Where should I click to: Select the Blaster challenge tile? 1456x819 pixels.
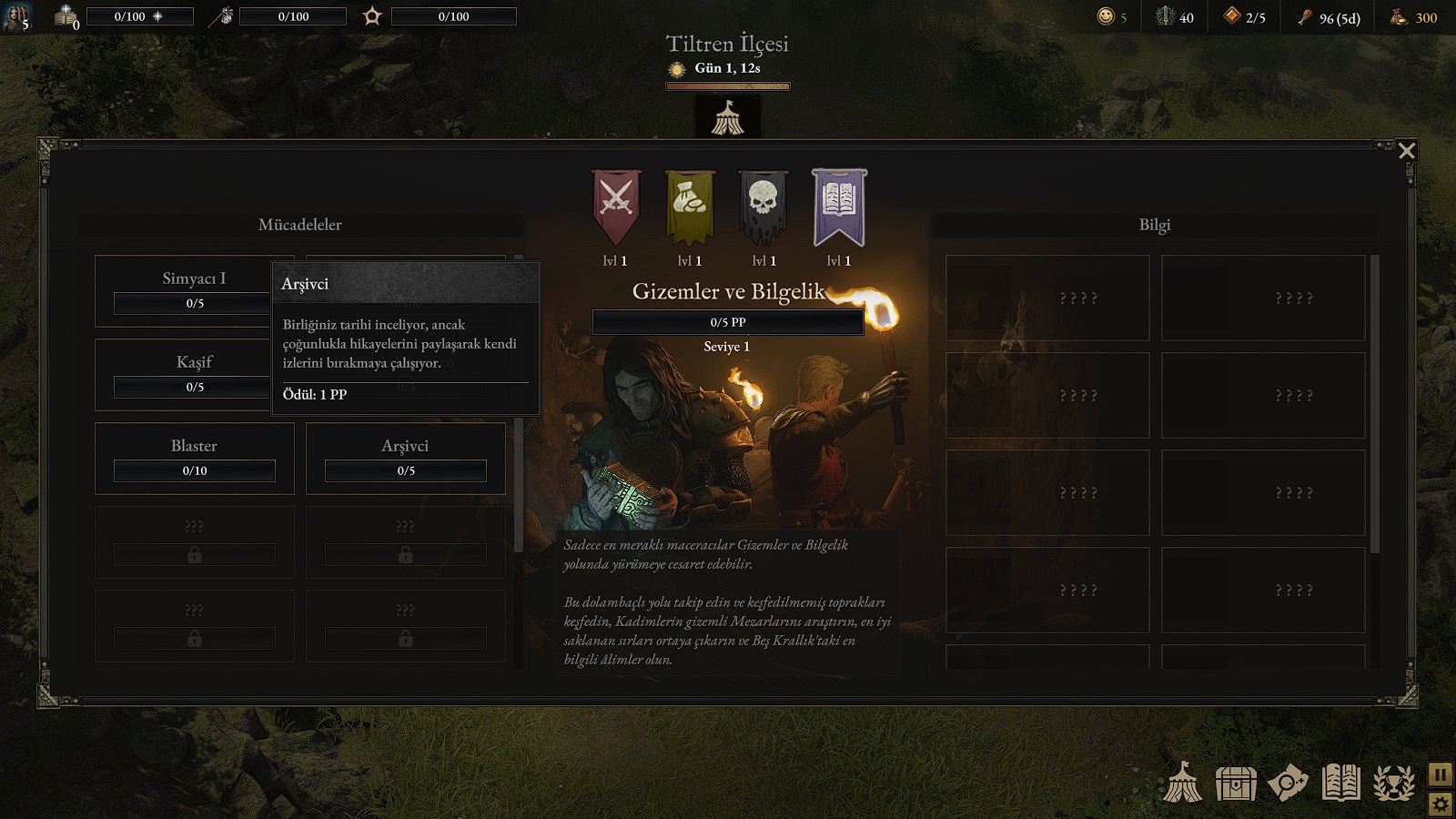click(x=194, y=458)
